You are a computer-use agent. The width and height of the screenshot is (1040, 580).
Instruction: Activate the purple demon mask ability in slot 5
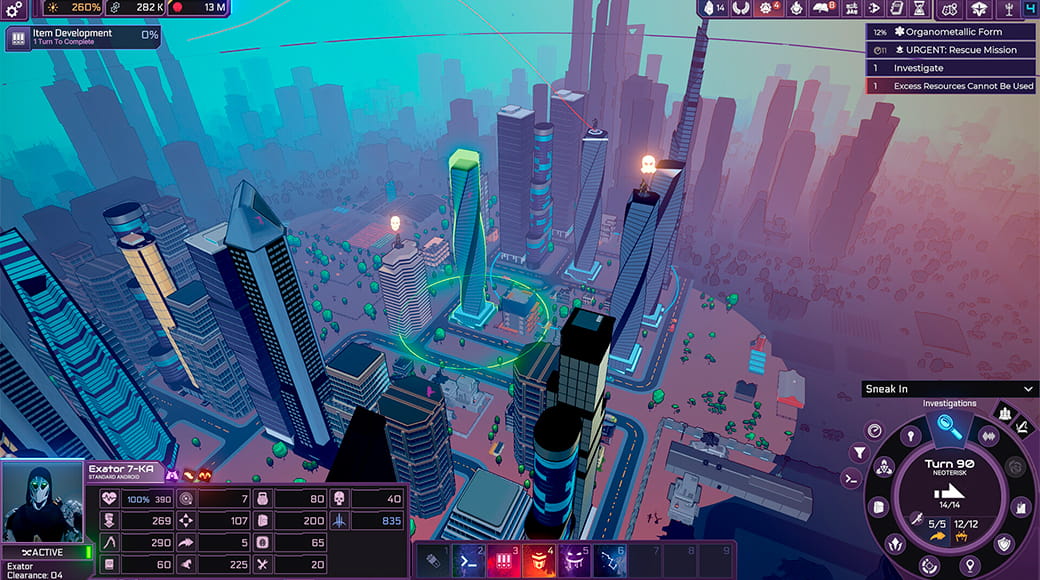pos(574,561)
